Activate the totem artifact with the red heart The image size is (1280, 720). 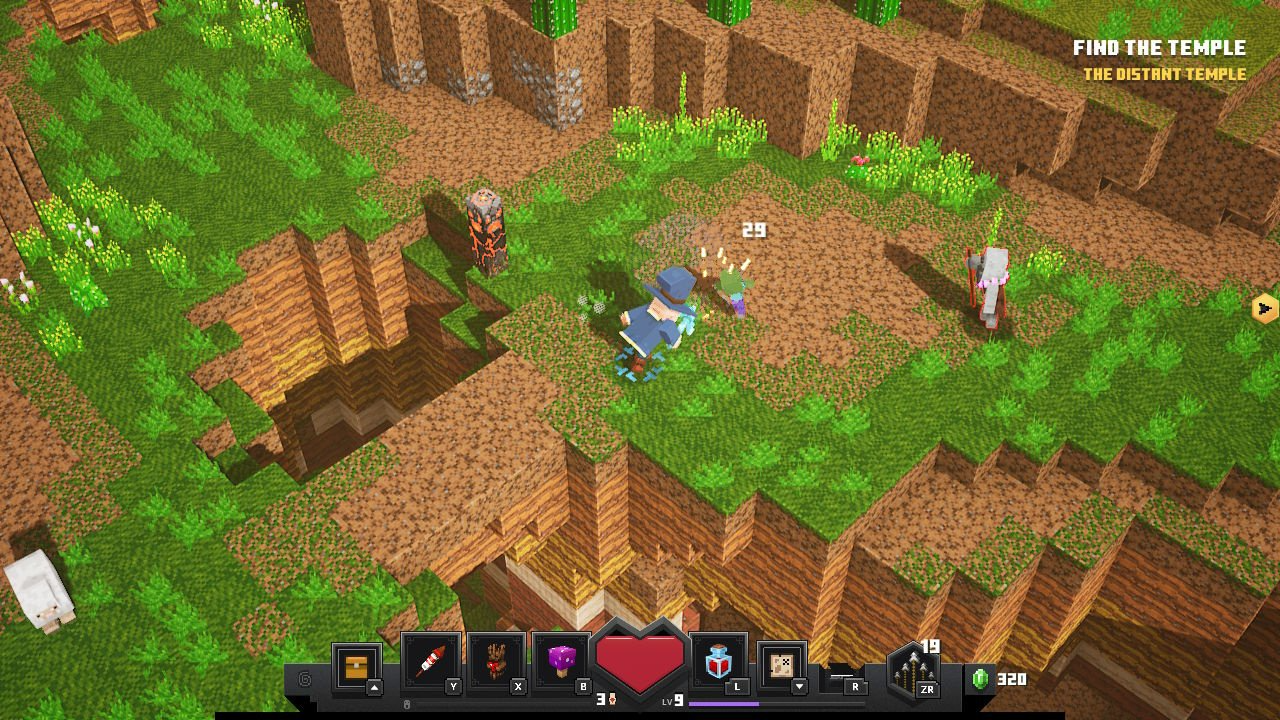pyautogui.click(x=495, y=662)
